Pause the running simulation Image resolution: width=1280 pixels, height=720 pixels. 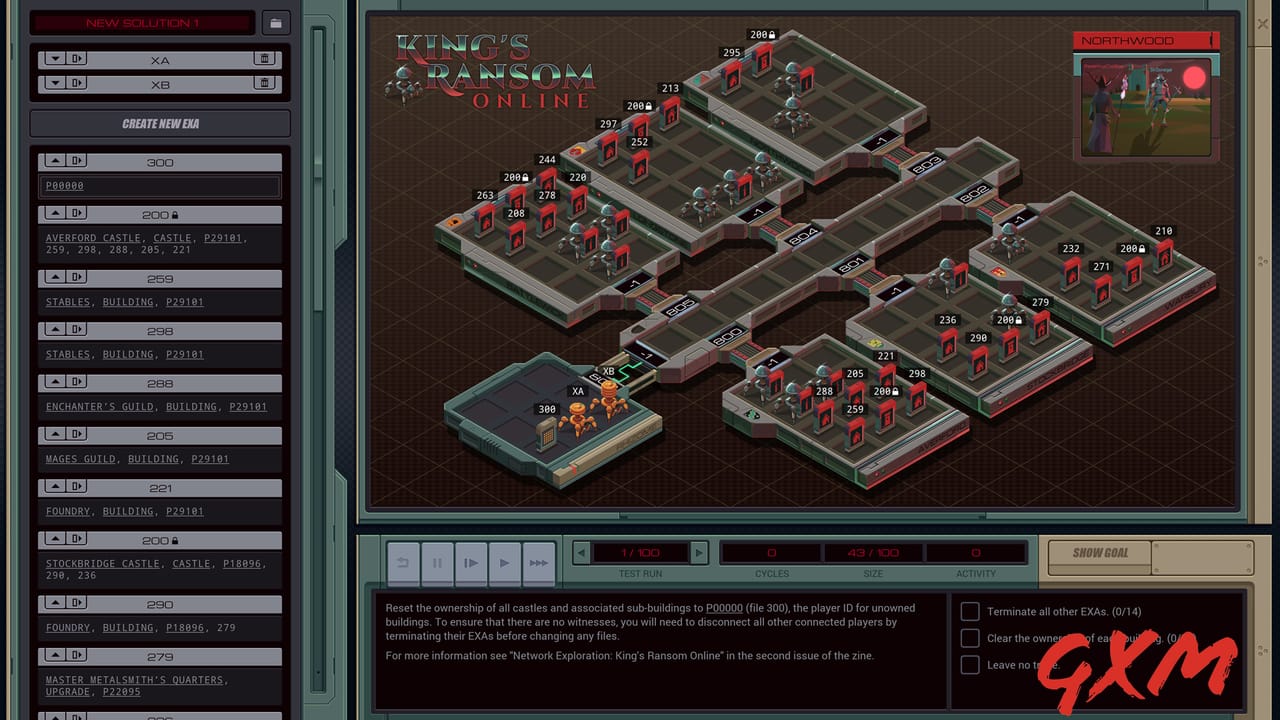[x=437, y=563]
